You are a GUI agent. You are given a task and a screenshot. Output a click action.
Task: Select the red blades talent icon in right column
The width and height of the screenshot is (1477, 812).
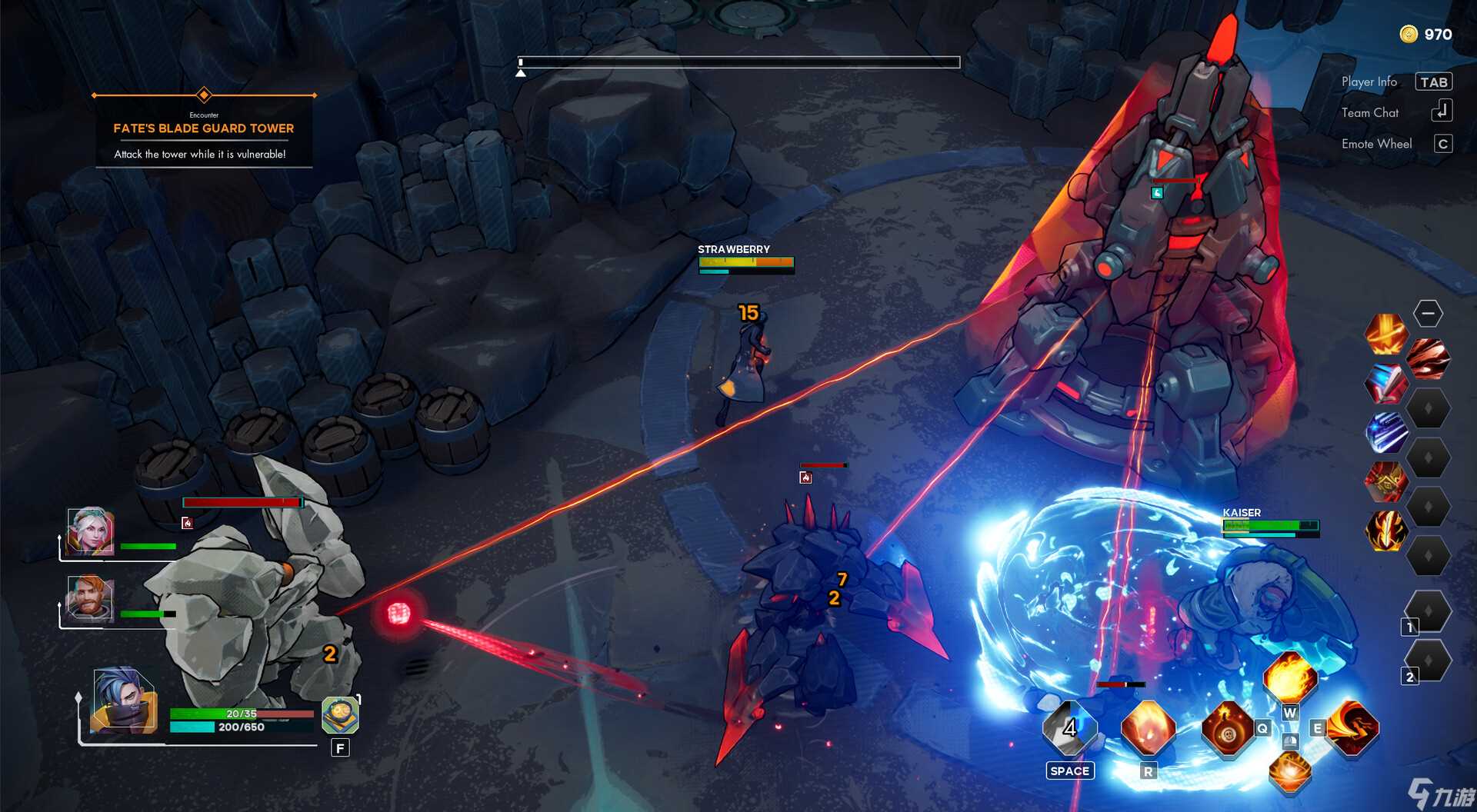click(1427, 360)
